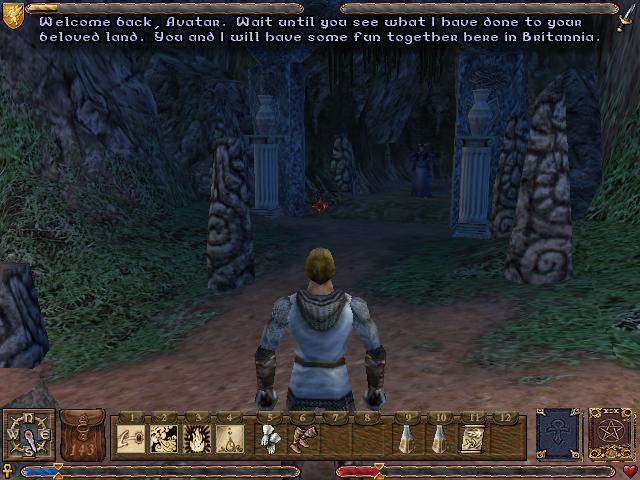This screenshot has height=480, width=640.
Task: Open the pentagram spellbook
Action: pos(609,433)
